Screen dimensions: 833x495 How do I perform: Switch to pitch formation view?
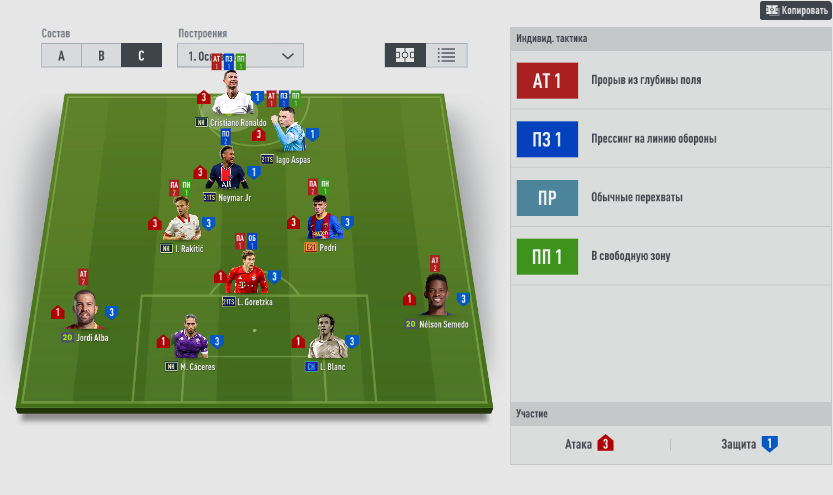tap(405, 55)
